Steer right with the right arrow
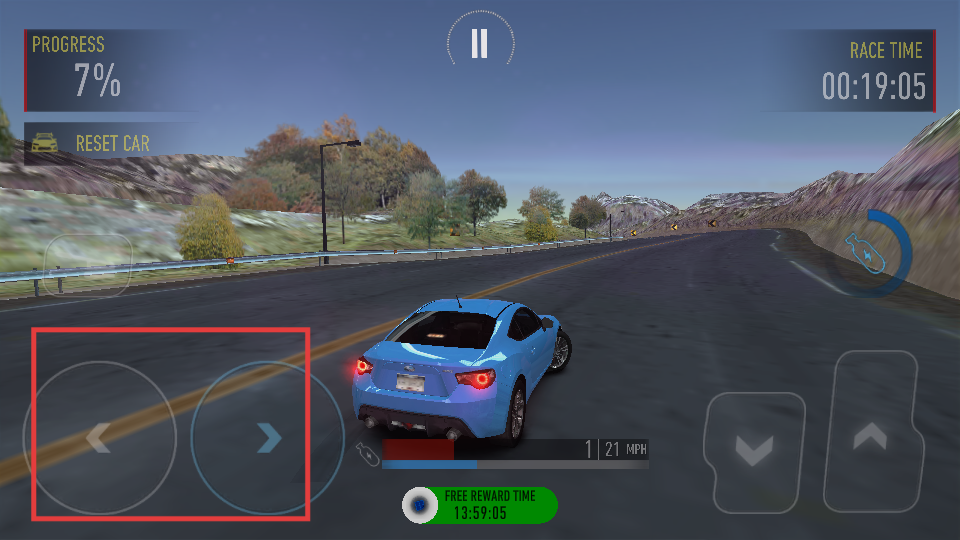 click(x=266, y=437)
